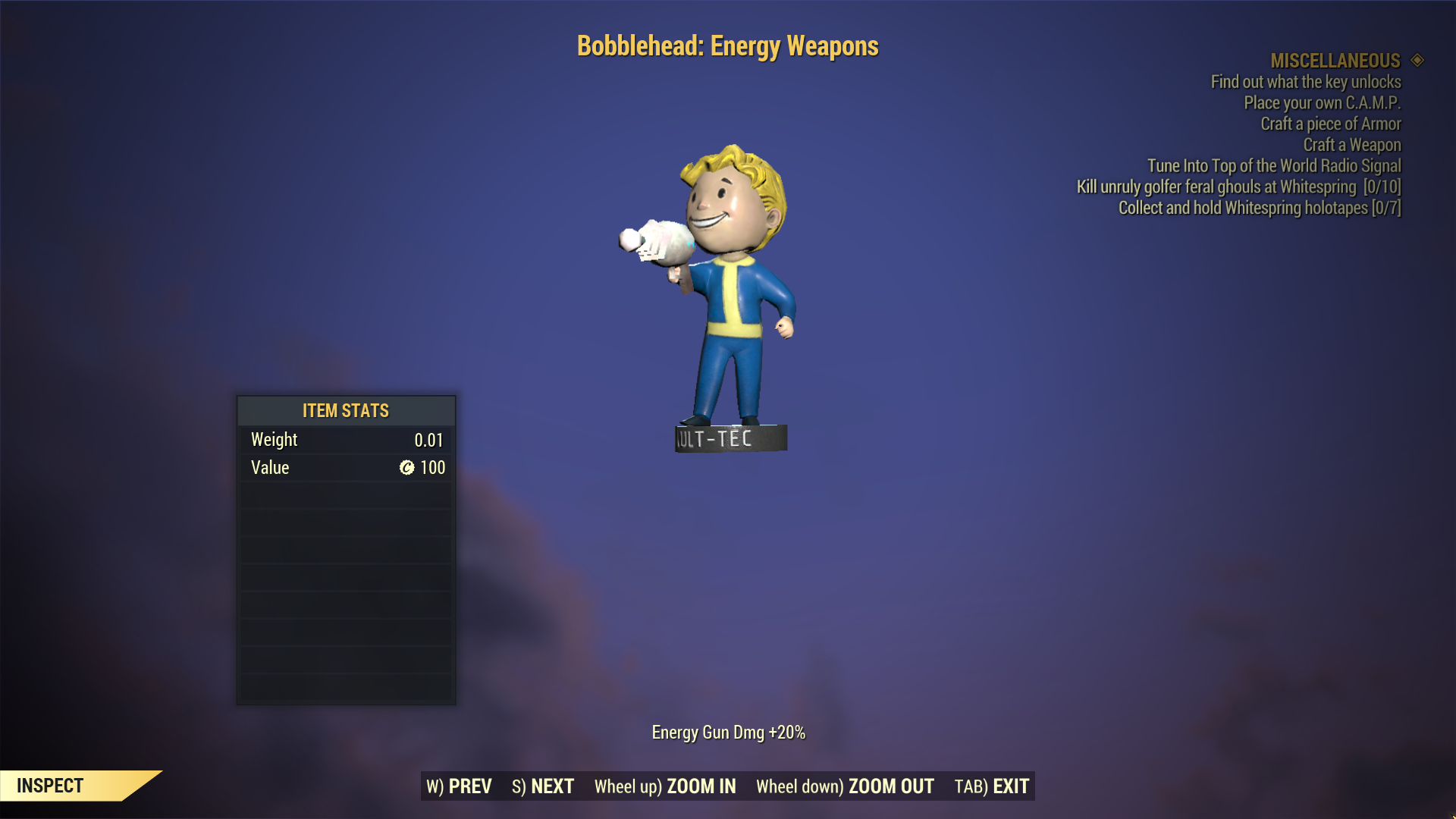1456x819 pixels.
Task: Exit the inspect screen
Action: pos(992,786)
